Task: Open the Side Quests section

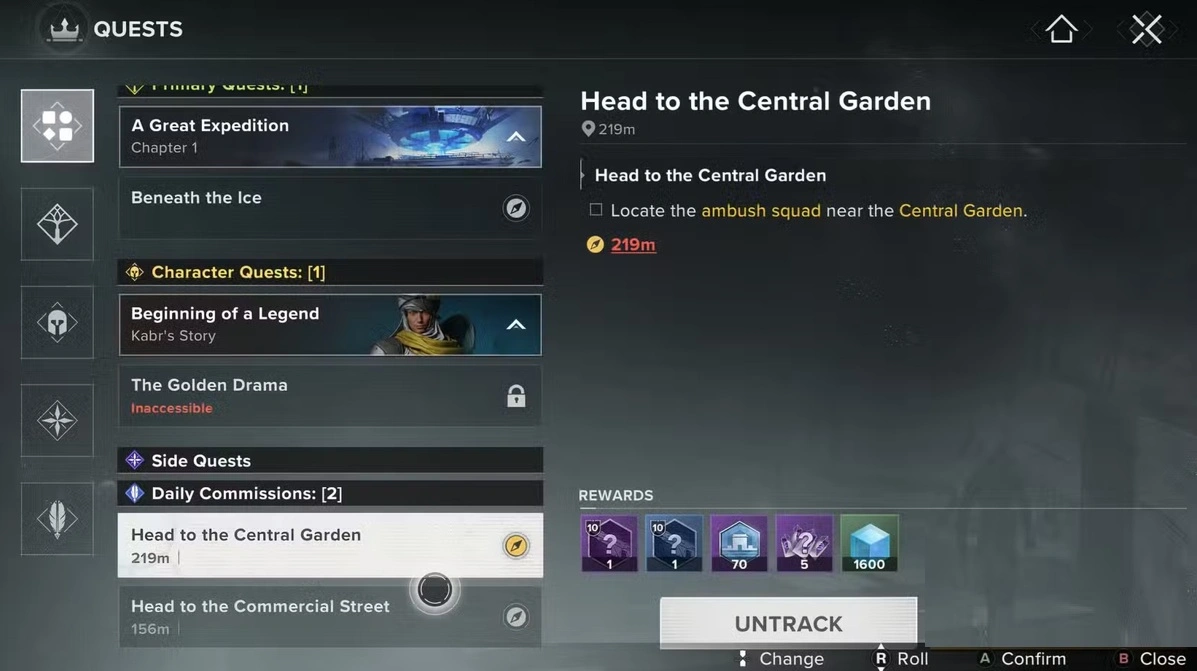Action: pyautogui.click(x=330, y=460)
